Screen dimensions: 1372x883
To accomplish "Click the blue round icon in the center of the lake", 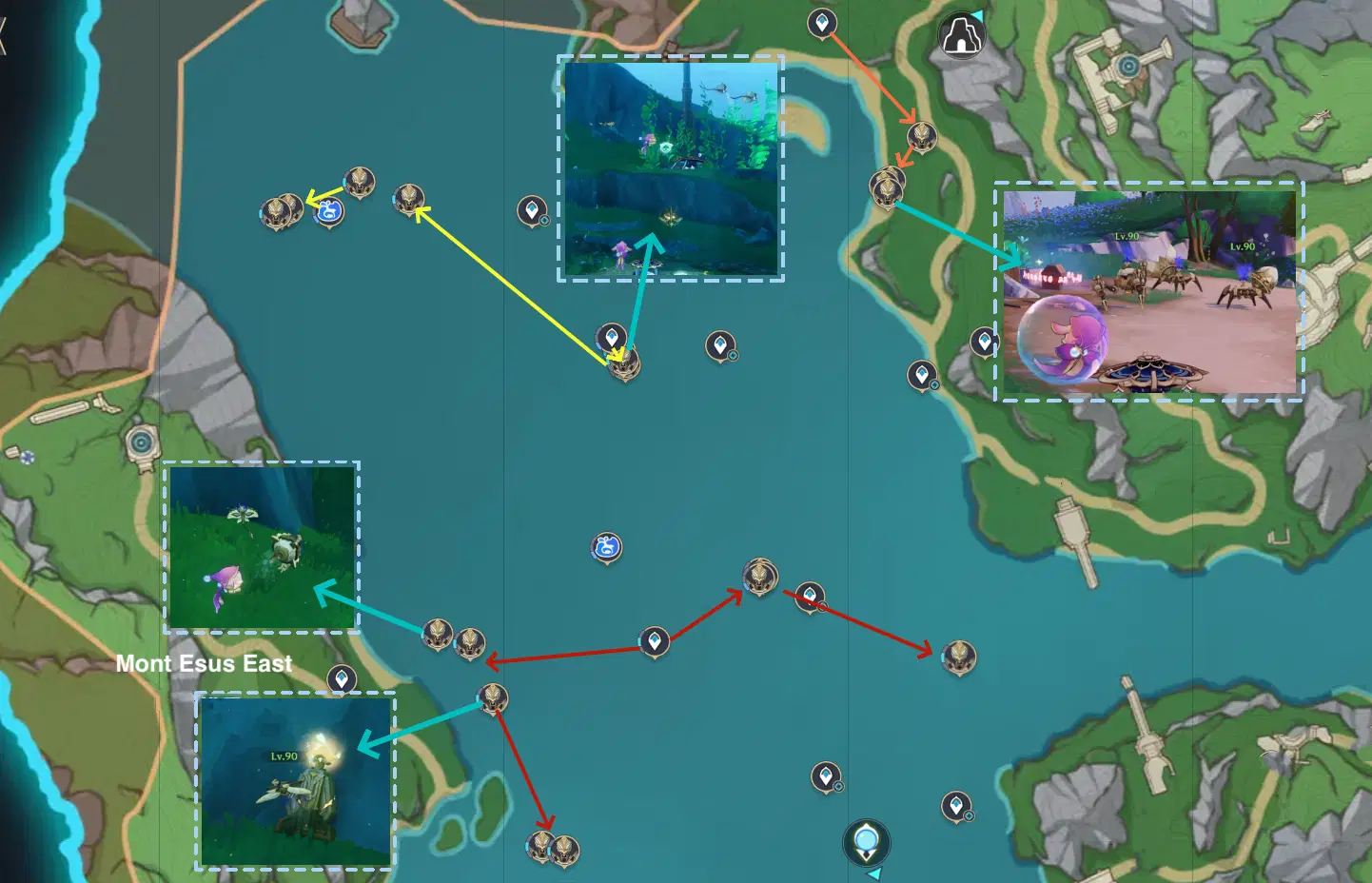I will click(x=605, y=548).
